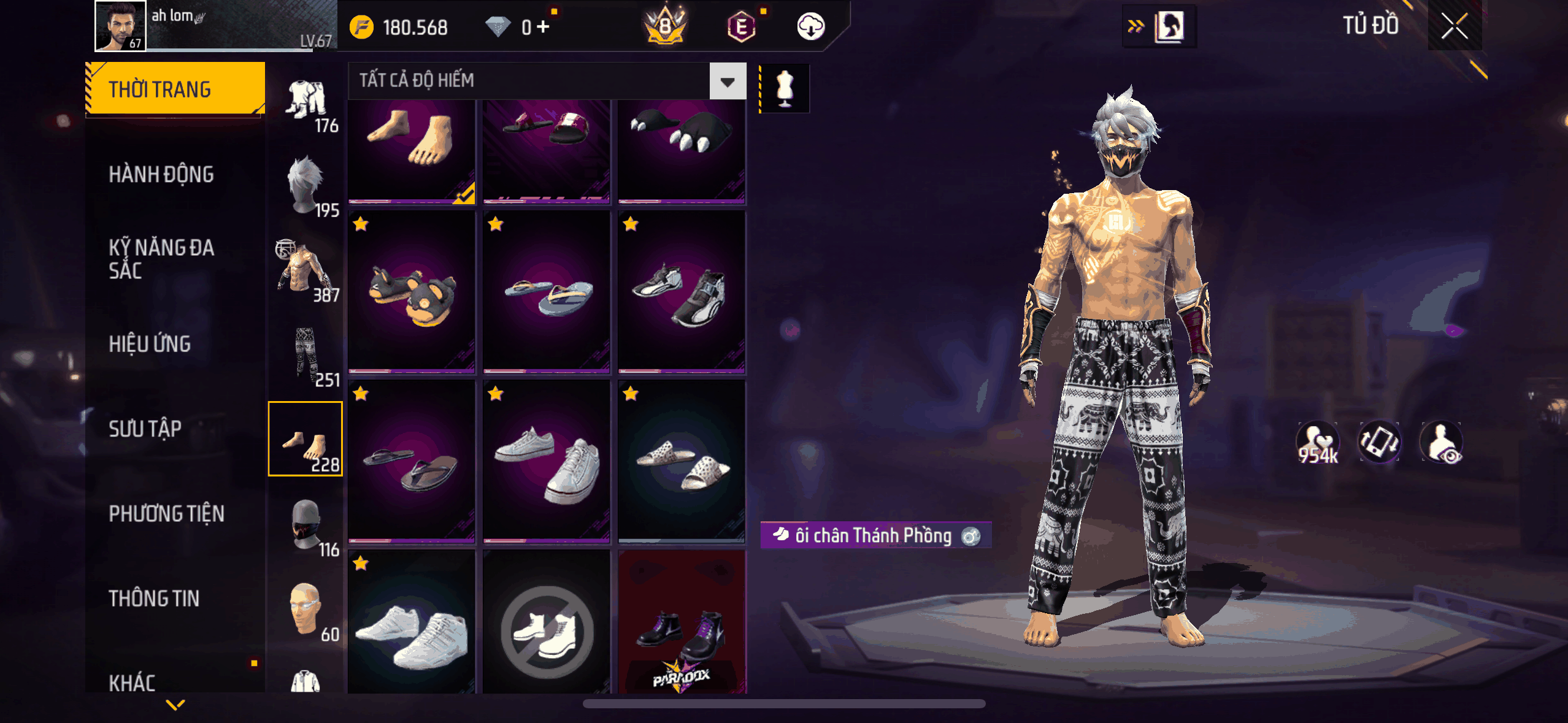Equip the bear slippers item
Image resolution: width=1568 pixels, height=723 pixels.
tap(412, 293)
